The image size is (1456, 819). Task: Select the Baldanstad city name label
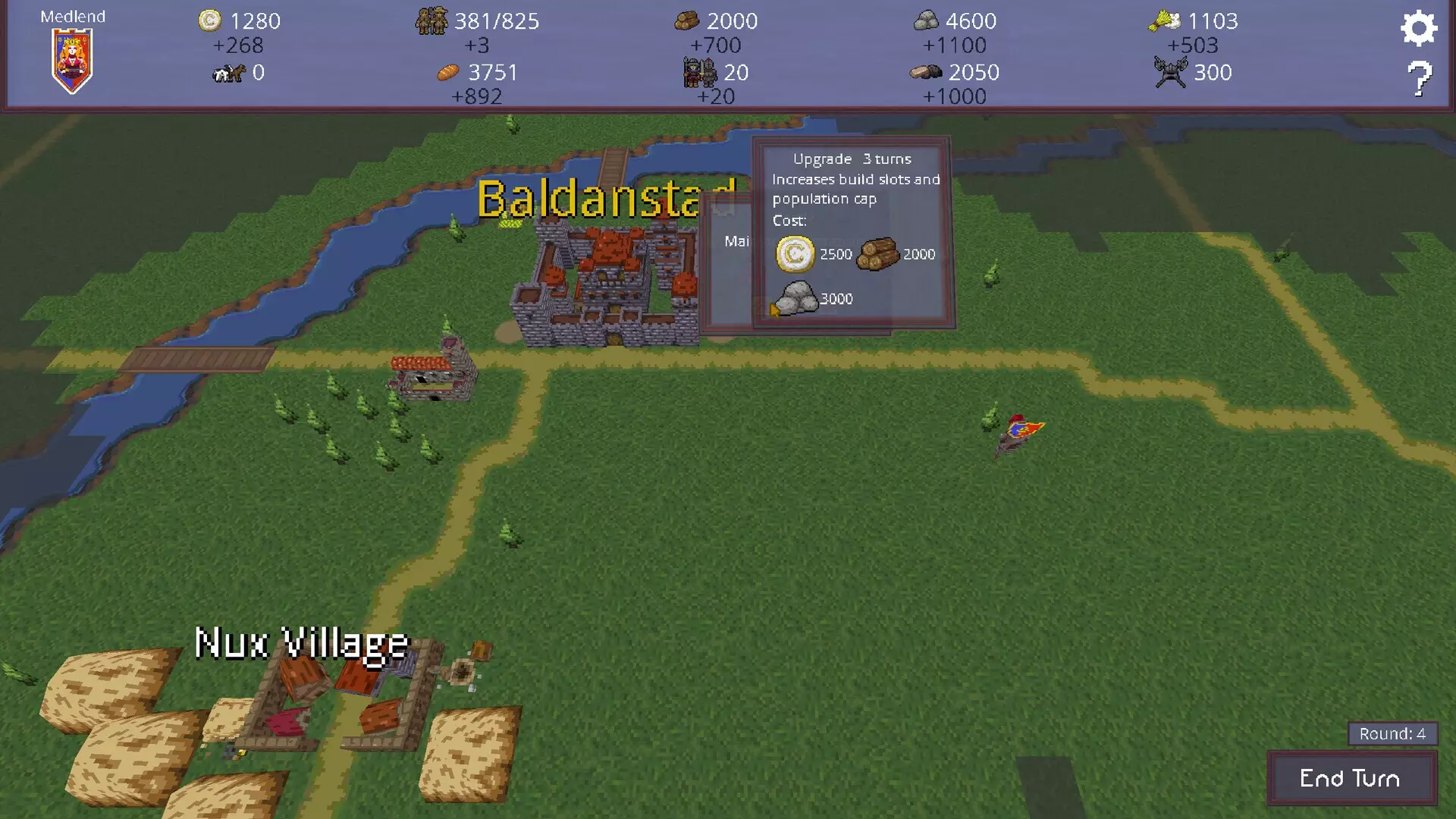coord(591,199)
